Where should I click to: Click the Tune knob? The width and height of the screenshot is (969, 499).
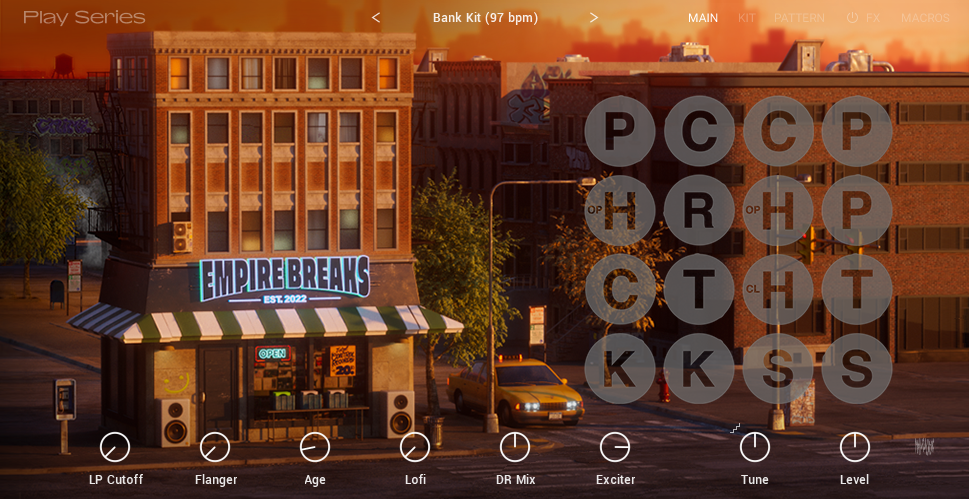point(755,447)
